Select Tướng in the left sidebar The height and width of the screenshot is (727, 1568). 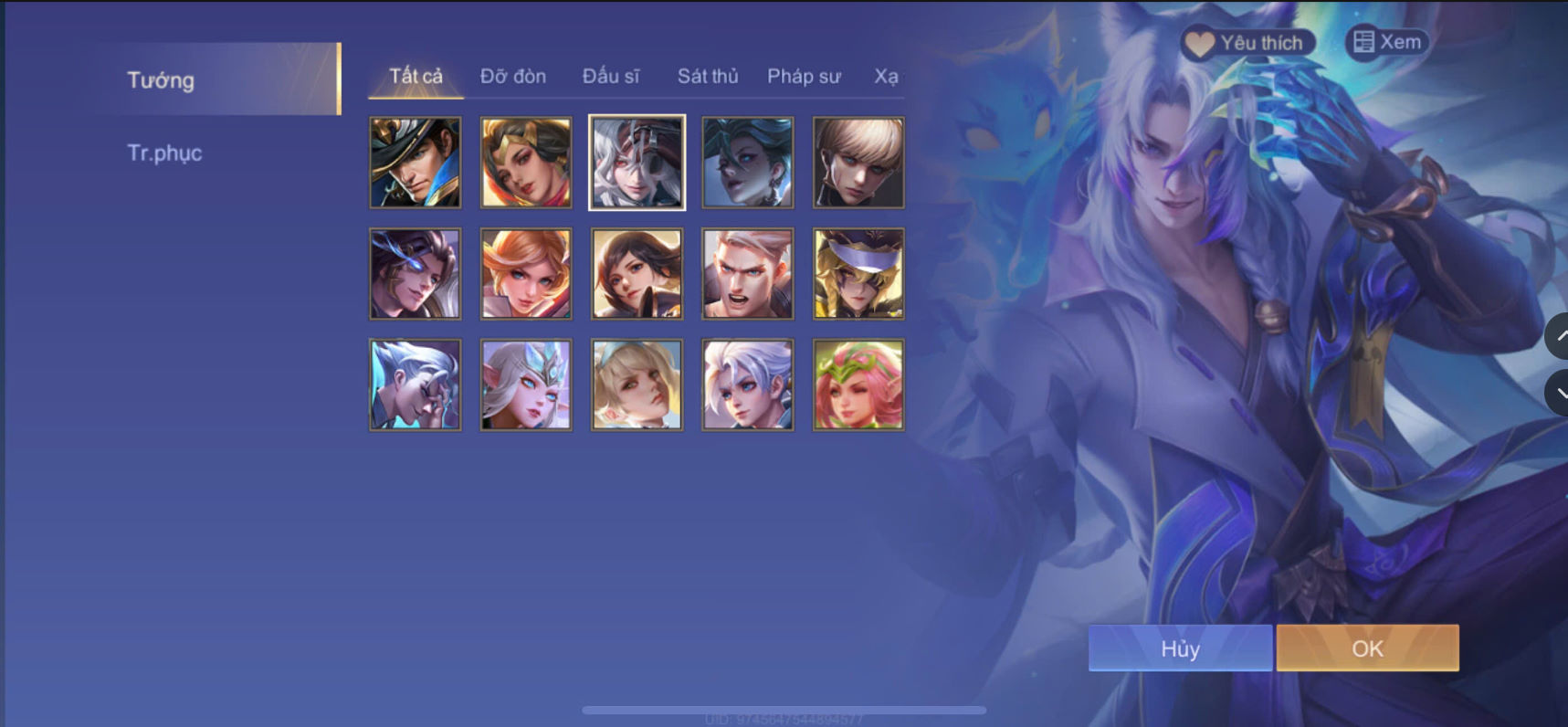160,80
